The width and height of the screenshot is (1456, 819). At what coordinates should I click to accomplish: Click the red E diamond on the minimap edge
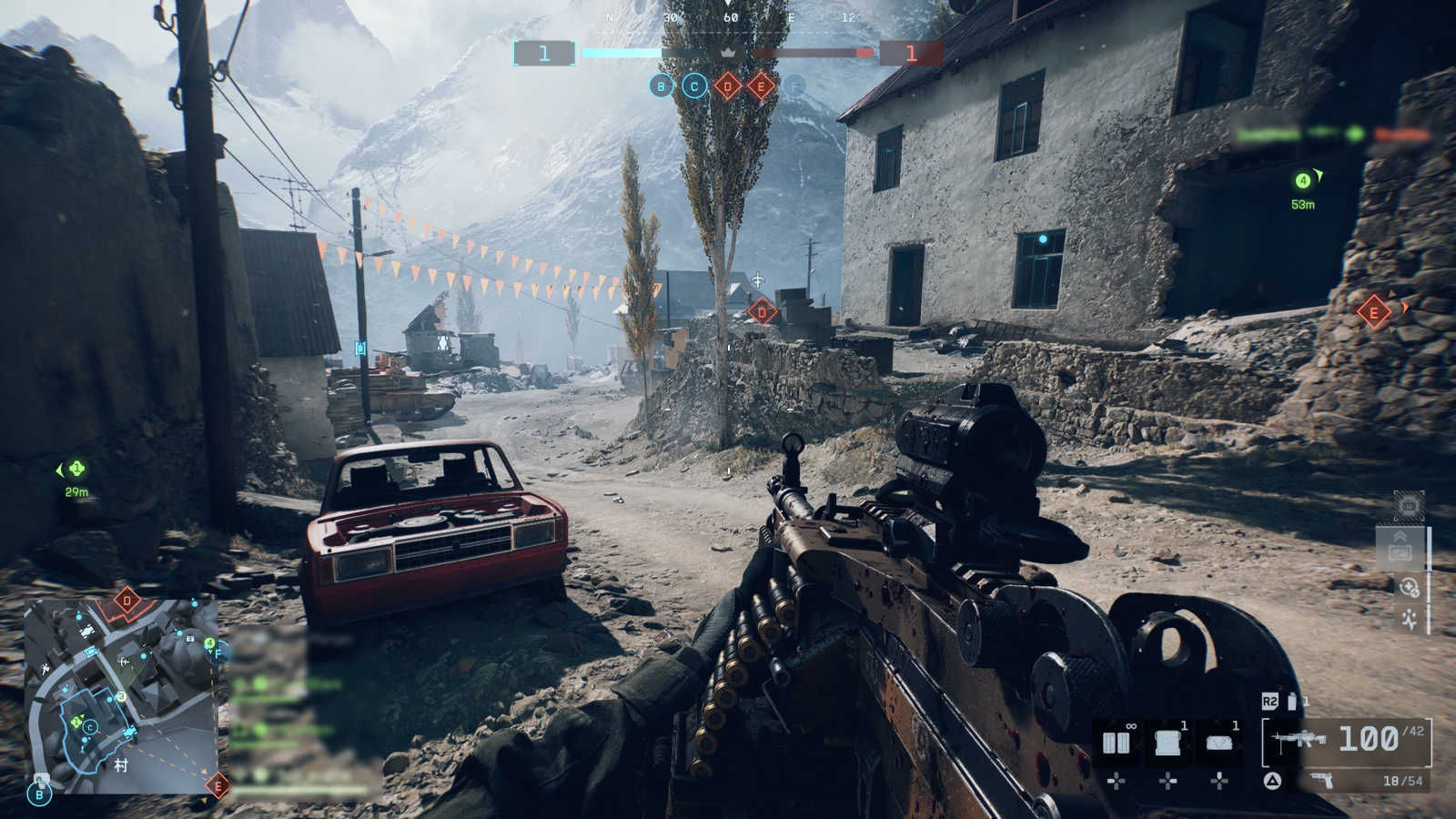click(217, 784)
